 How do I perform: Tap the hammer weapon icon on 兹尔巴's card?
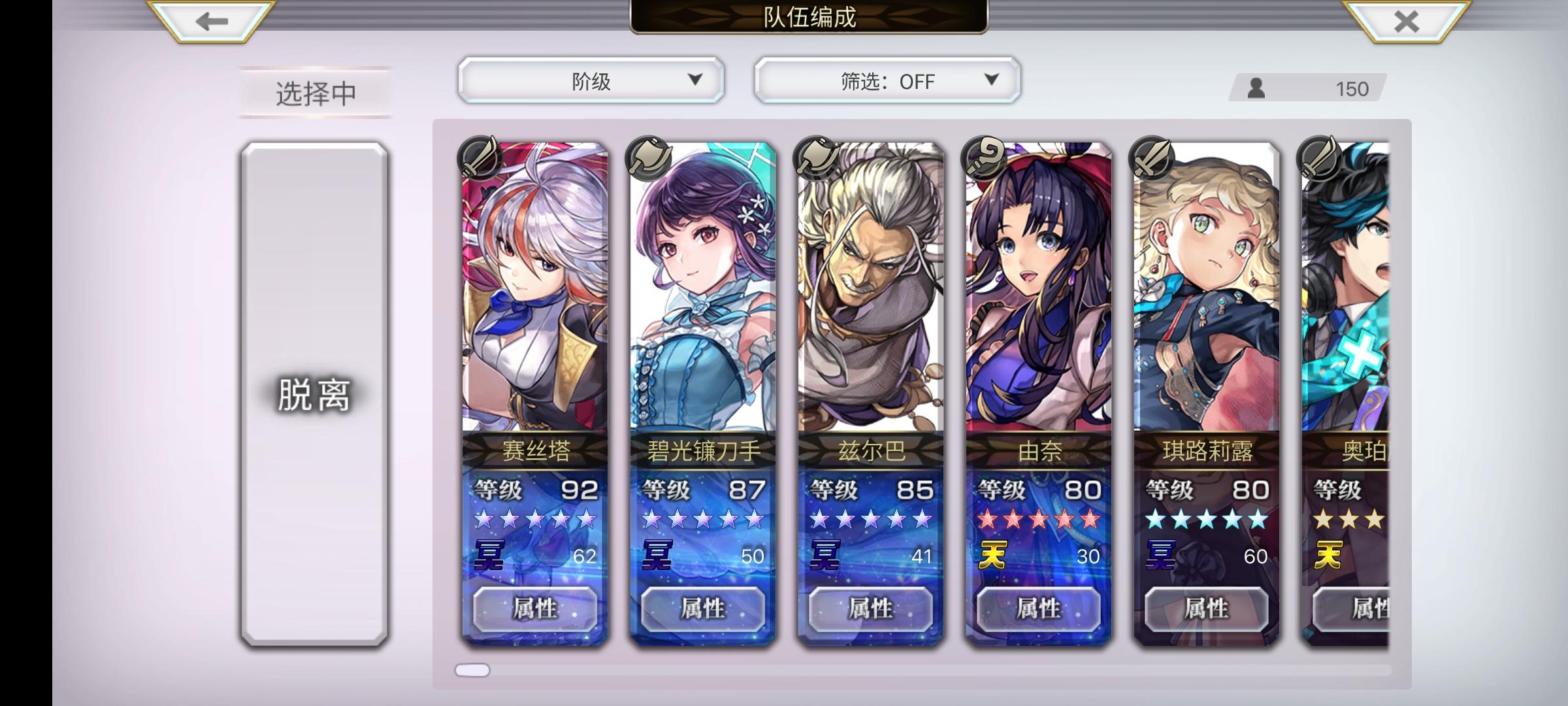point(817,159)
